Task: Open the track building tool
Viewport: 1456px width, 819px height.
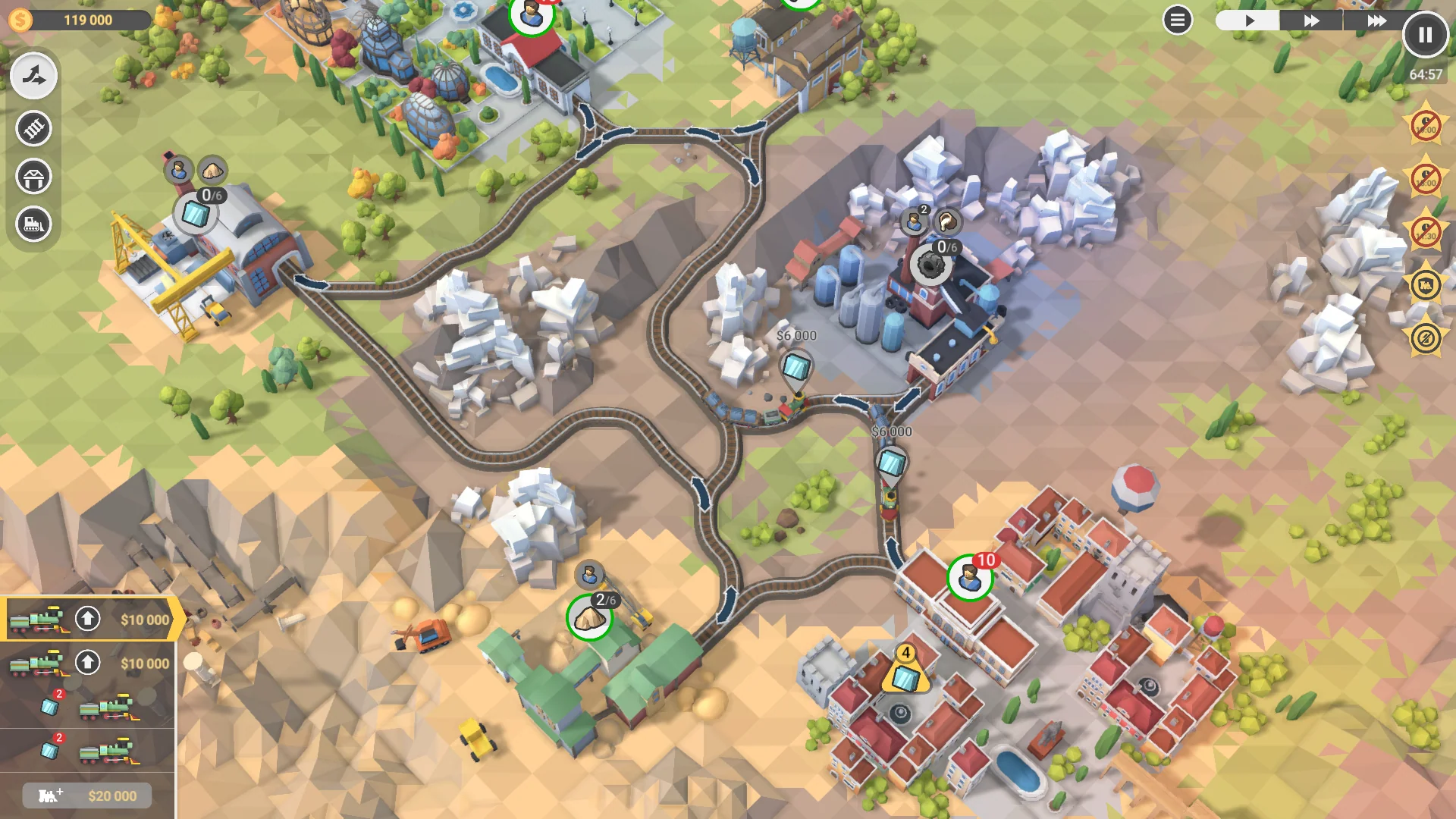Action: [x=33, y=129]
